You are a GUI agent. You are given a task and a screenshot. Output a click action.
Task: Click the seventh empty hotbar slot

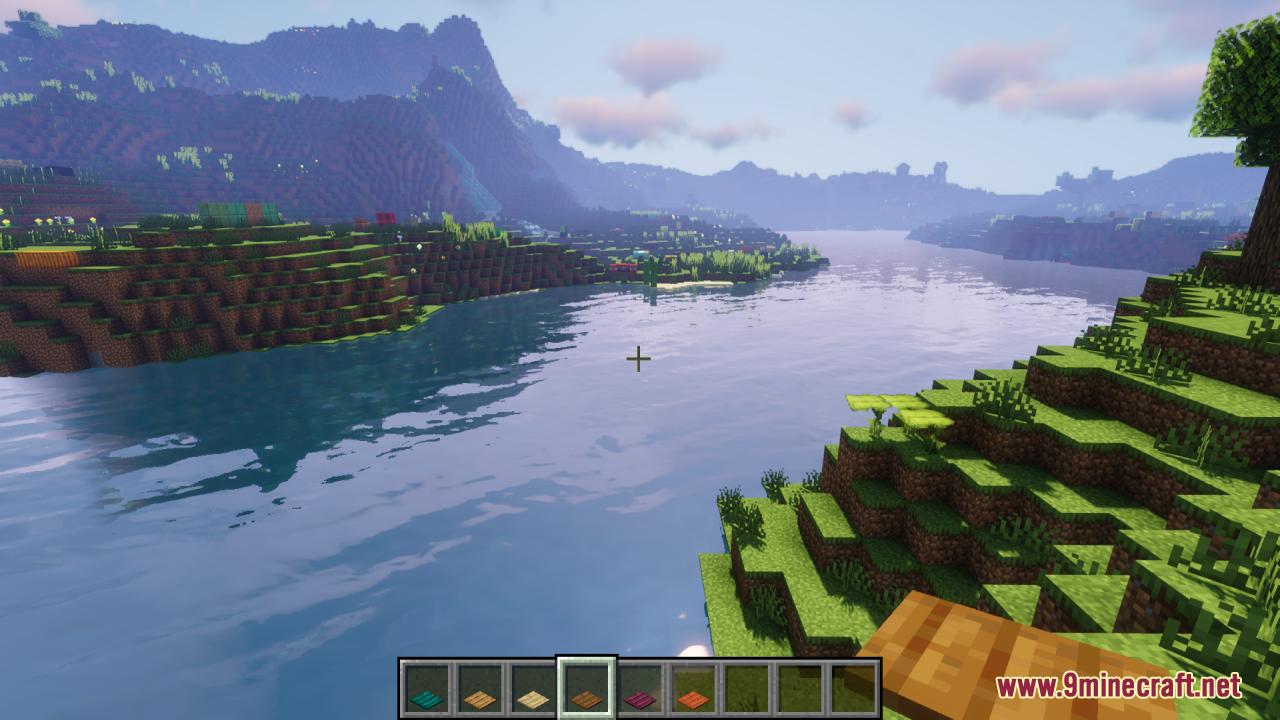(747, 683)
